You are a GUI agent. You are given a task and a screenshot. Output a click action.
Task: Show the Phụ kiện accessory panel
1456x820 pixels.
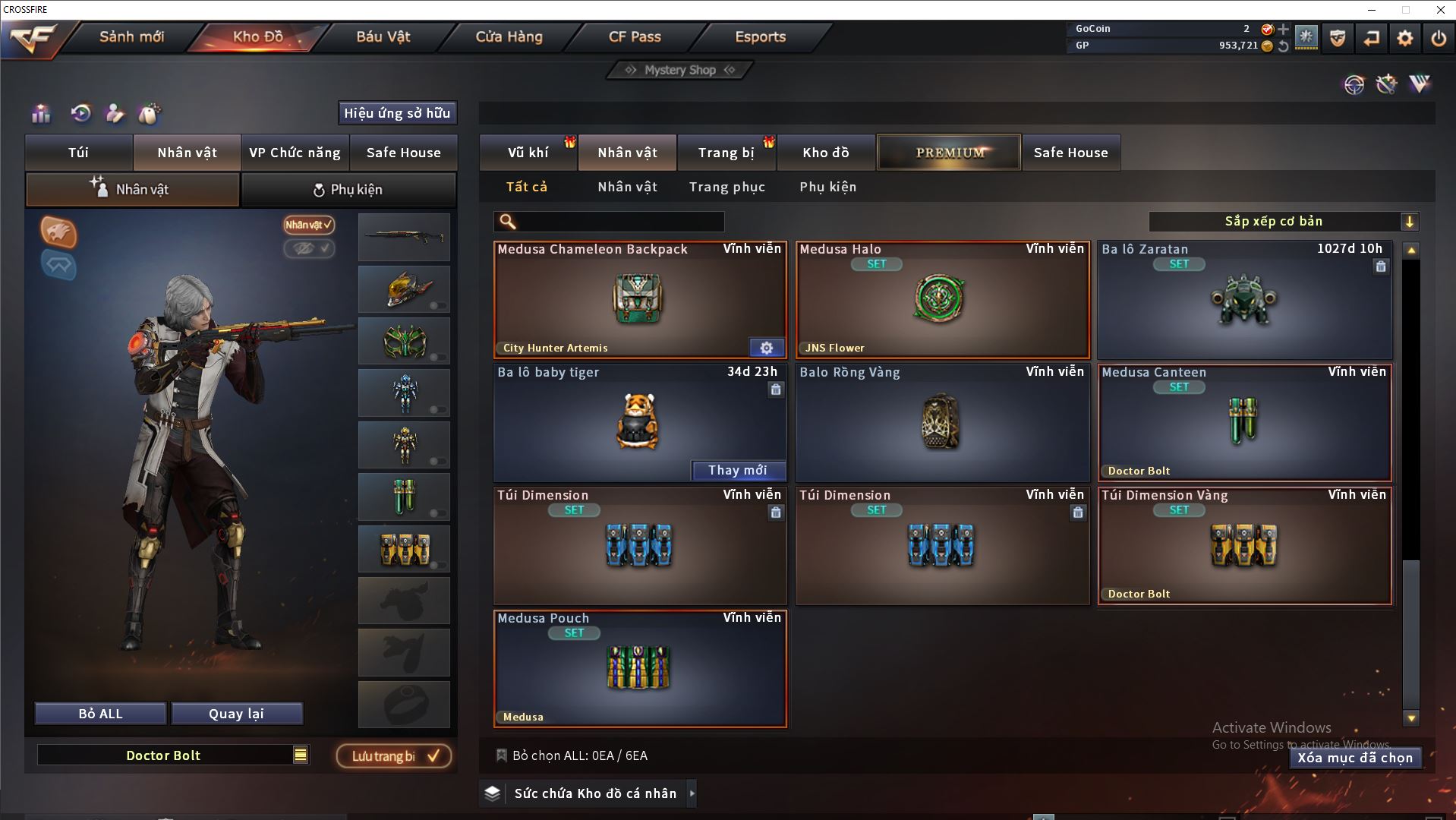pos(348,190)
